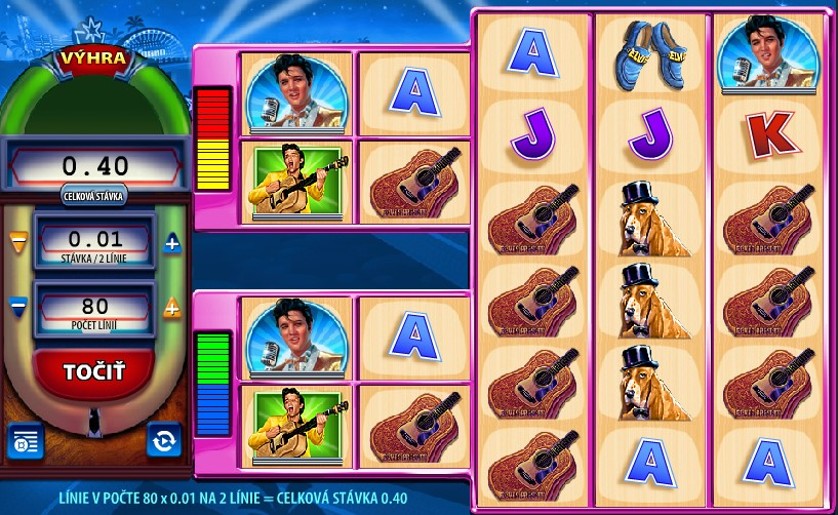Image resolution: width=838 pixels, height=515 pixels.
Task: Decrease the bet per 2 lines
Action: (x=17, y=243)
